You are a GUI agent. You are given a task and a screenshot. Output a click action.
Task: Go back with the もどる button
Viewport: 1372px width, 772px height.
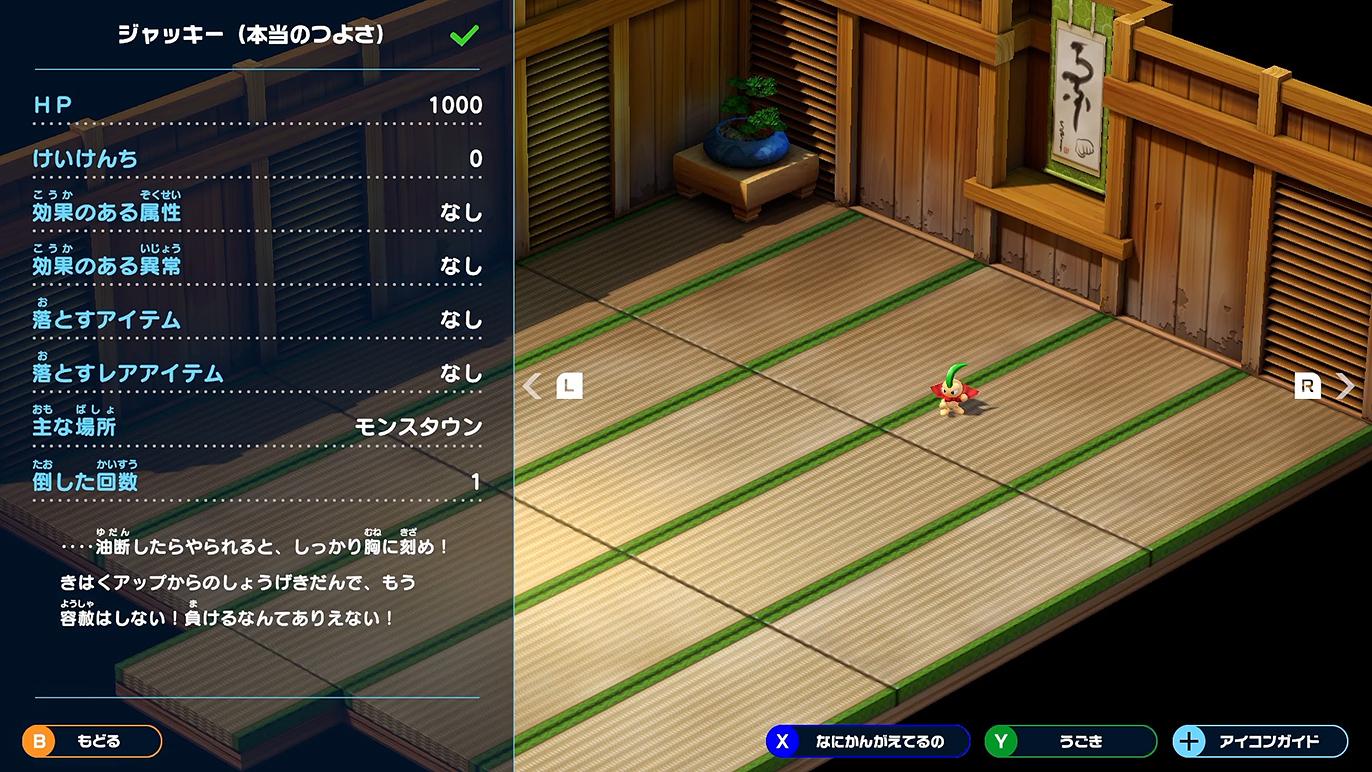(92, 741)
